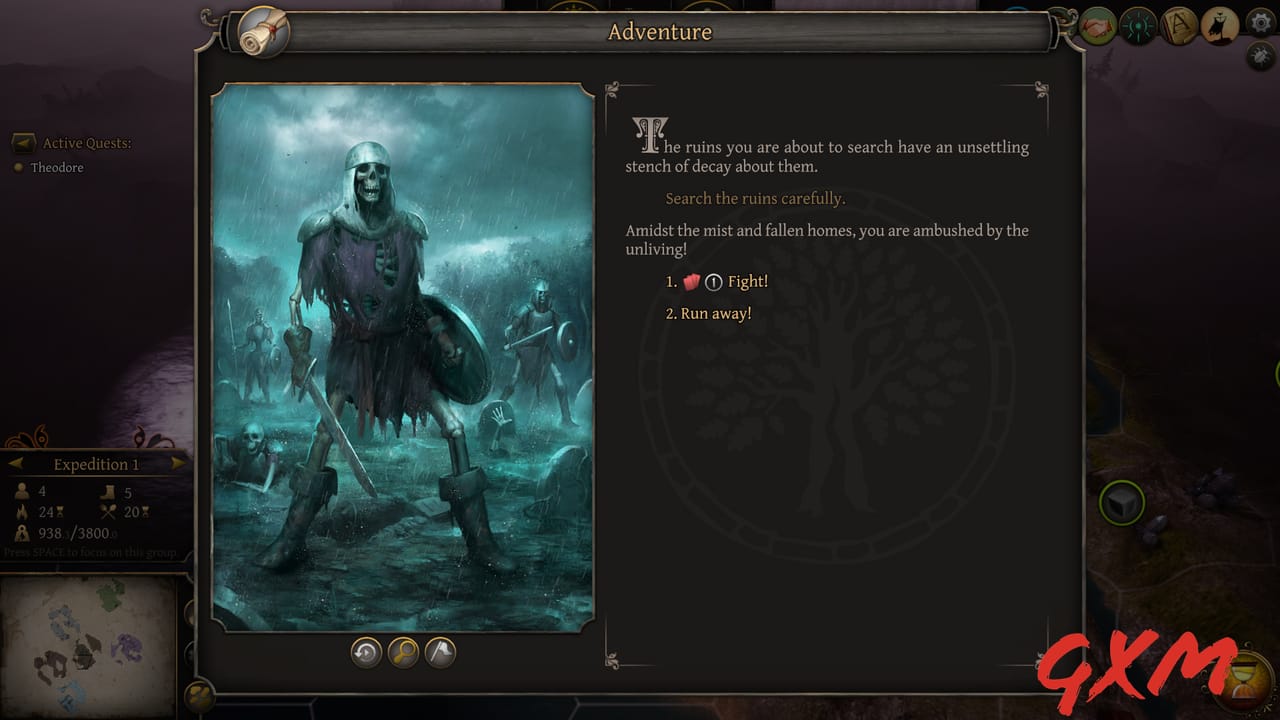Click the glowing teal research icon

pyautogui.click(x=1138, y=24)
